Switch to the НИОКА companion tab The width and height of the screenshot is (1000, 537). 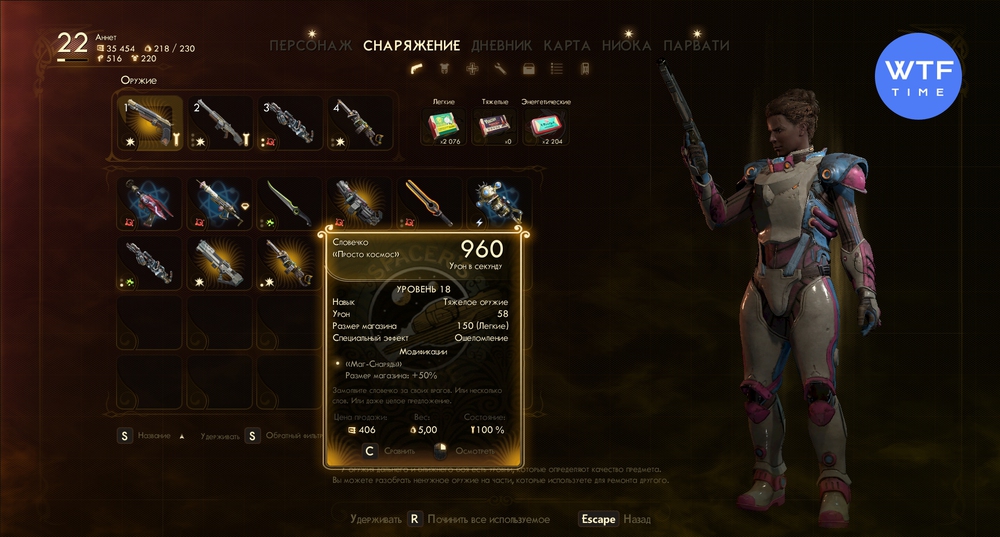pyautogui.click(x=628, y=45)
